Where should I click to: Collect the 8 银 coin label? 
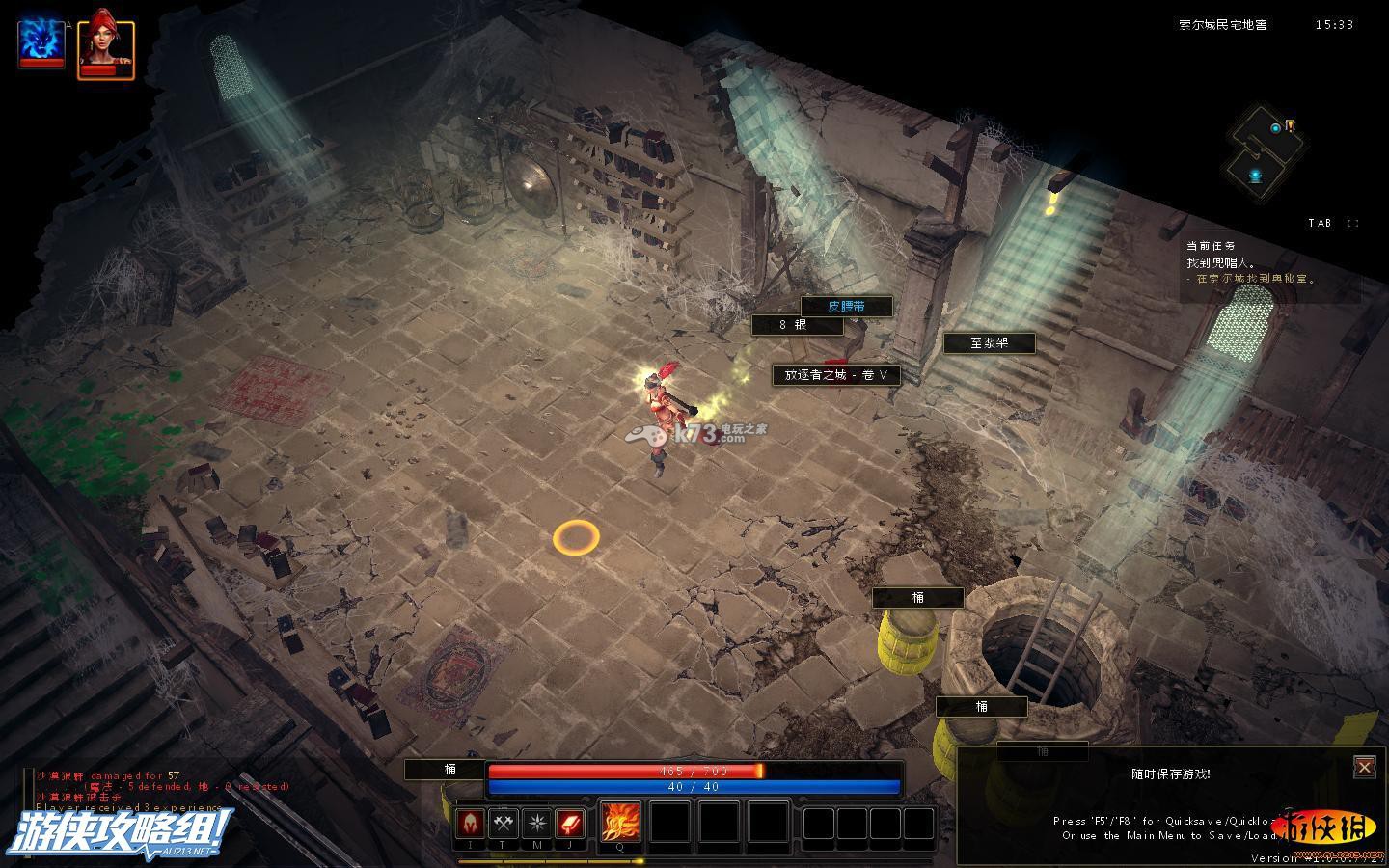pos(797,325)
